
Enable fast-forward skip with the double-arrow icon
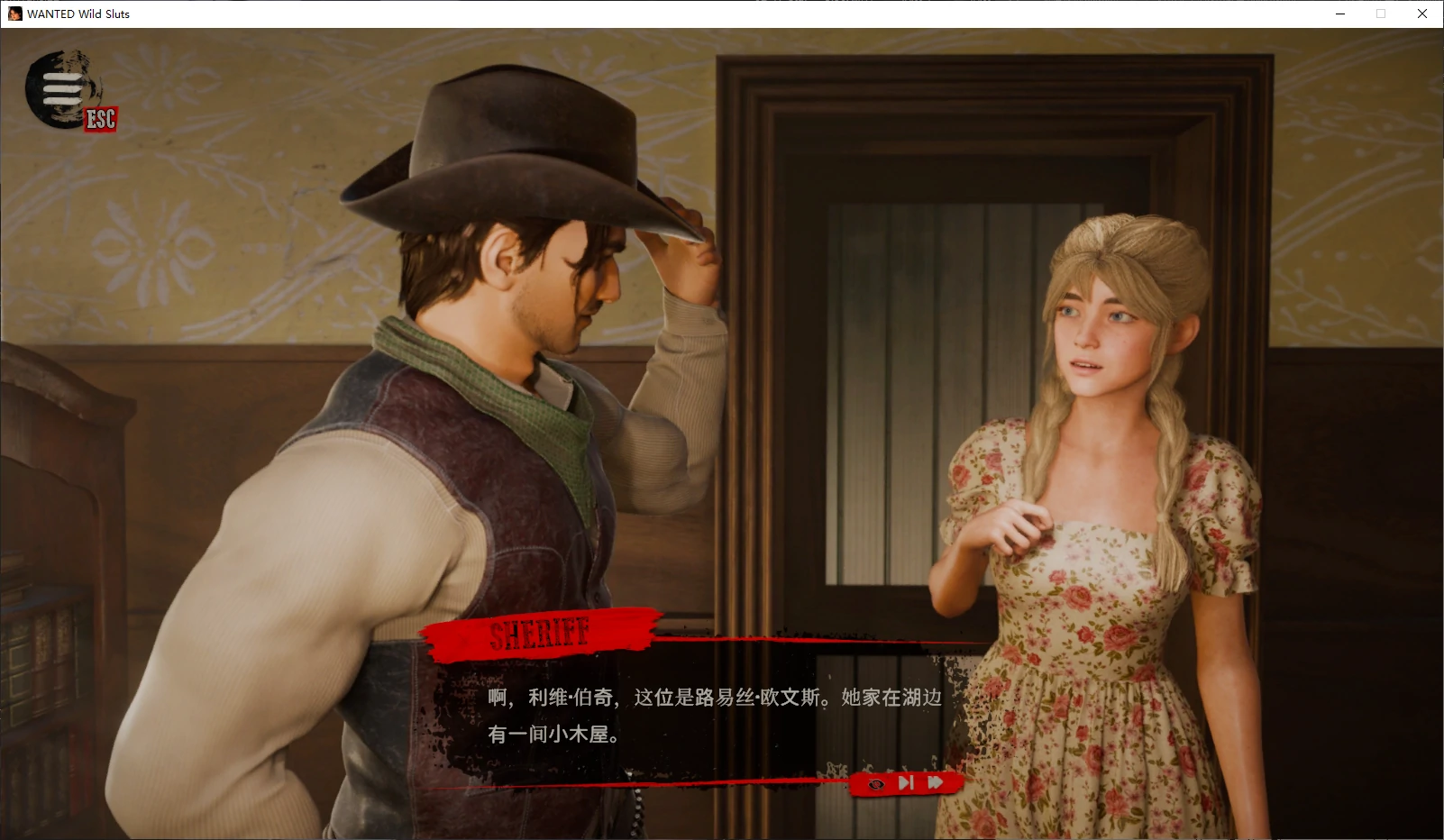click(937, 783)
